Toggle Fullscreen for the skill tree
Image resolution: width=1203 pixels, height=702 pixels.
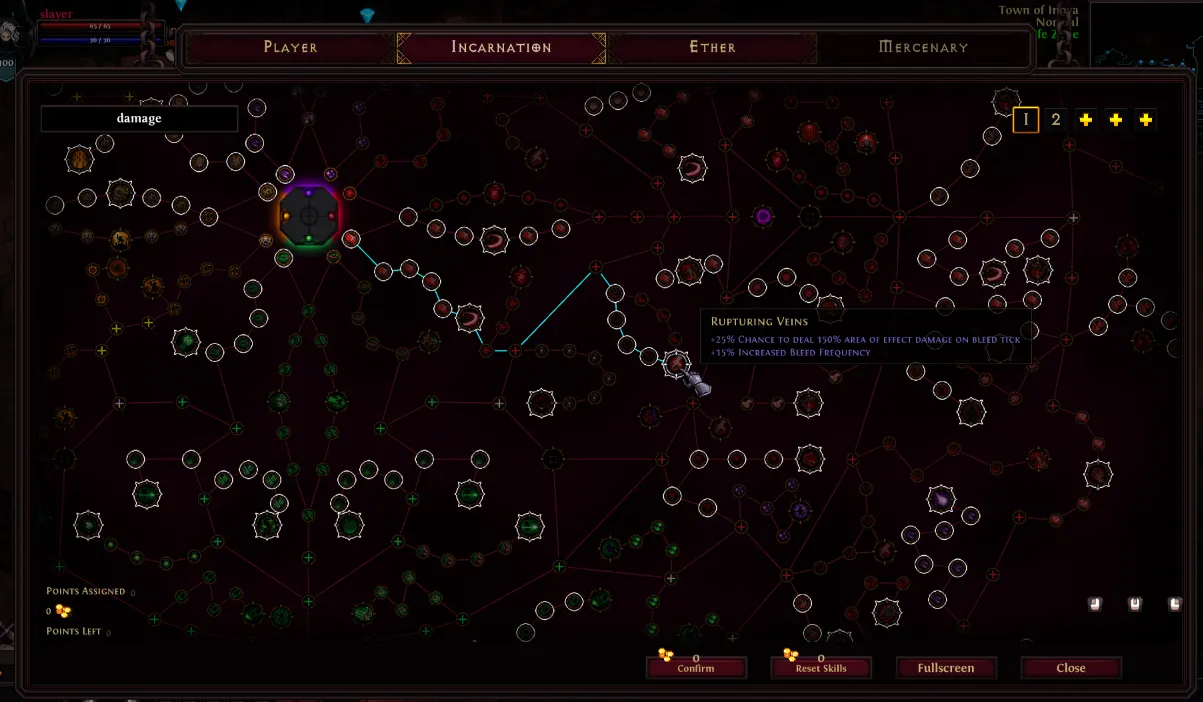(x=945, y=668)
